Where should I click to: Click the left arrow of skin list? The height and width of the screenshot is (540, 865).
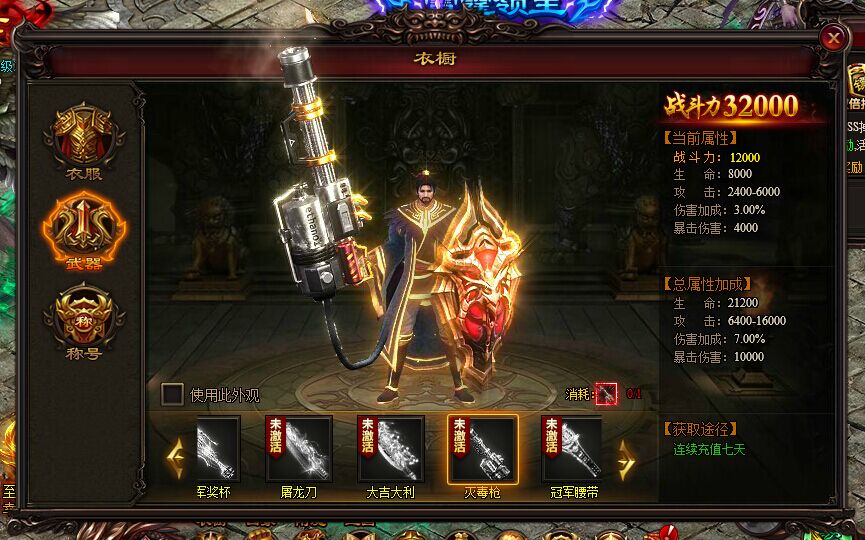pyautogui.click(x=176, y=459)
